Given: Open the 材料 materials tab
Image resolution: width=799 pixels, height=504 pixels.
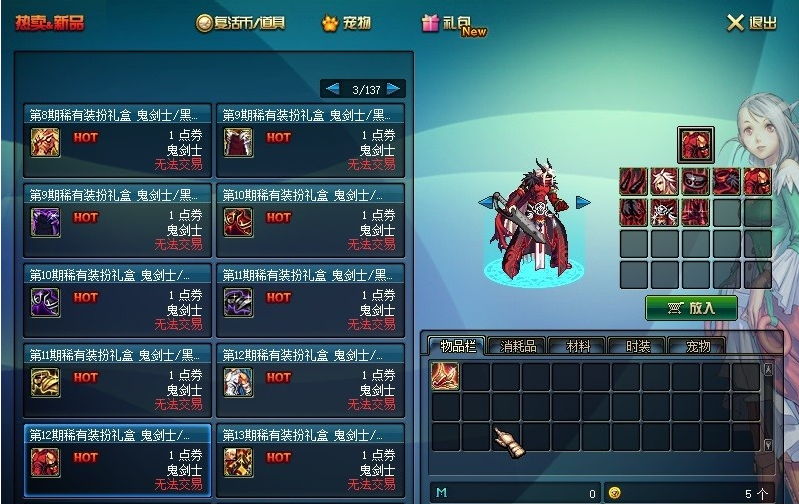Looking at the screenshot, I should (x=578, y=346).
